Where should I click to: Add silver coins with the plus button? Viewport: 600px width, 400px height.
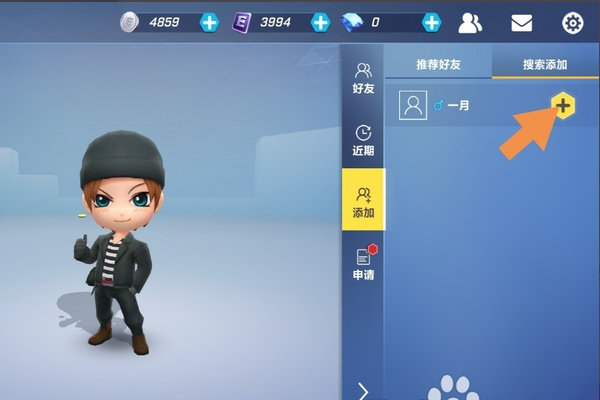pyautogui.click(x=209, y=22)
